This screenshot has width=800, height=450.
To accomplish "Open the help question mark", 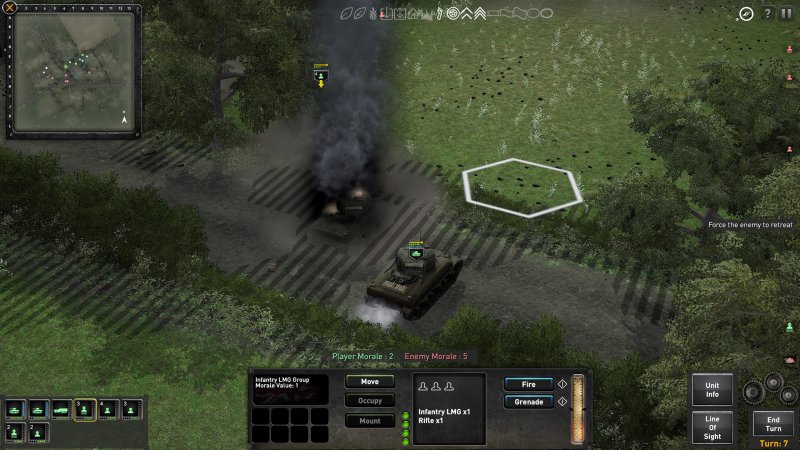I will (x=767, y=14).
